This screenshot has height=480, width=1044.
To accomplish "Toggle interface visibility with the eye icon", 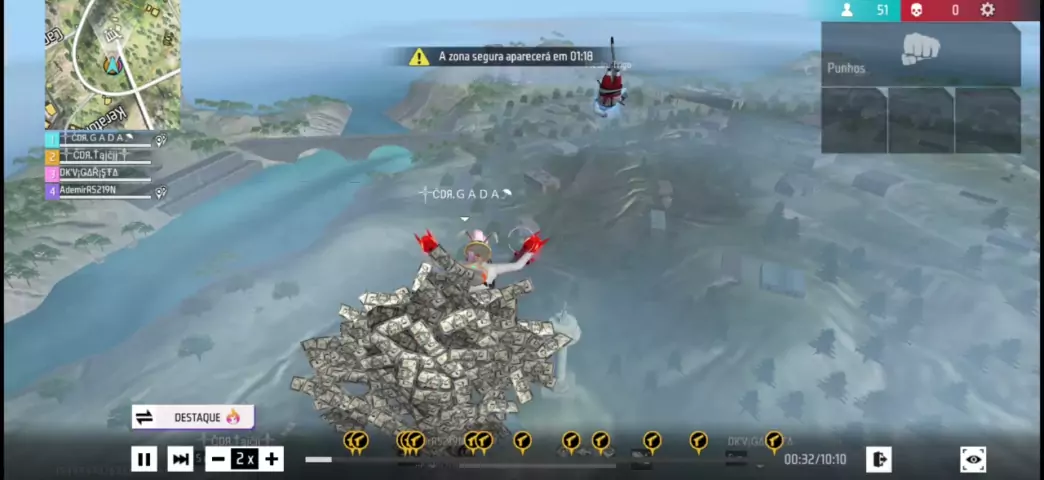I will pyautogui.click(x=972, y=459).
